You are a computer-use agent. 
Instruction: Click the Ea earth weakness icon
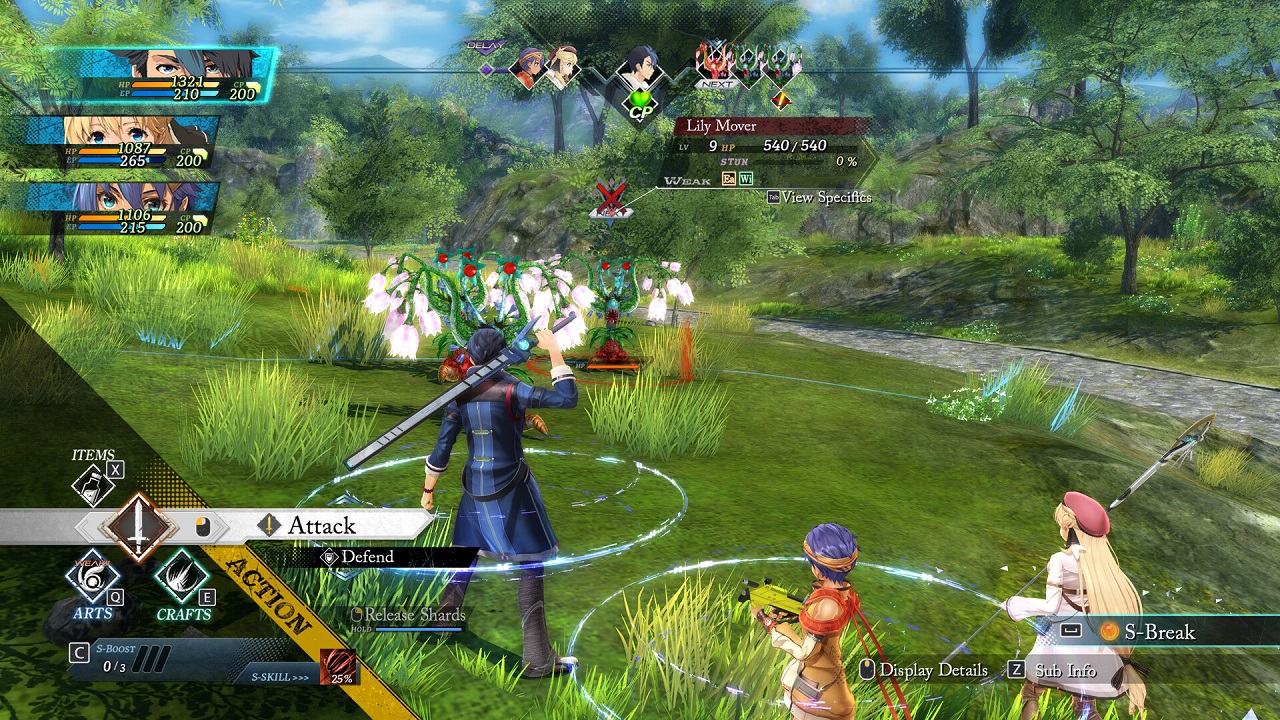click(729, 178)
